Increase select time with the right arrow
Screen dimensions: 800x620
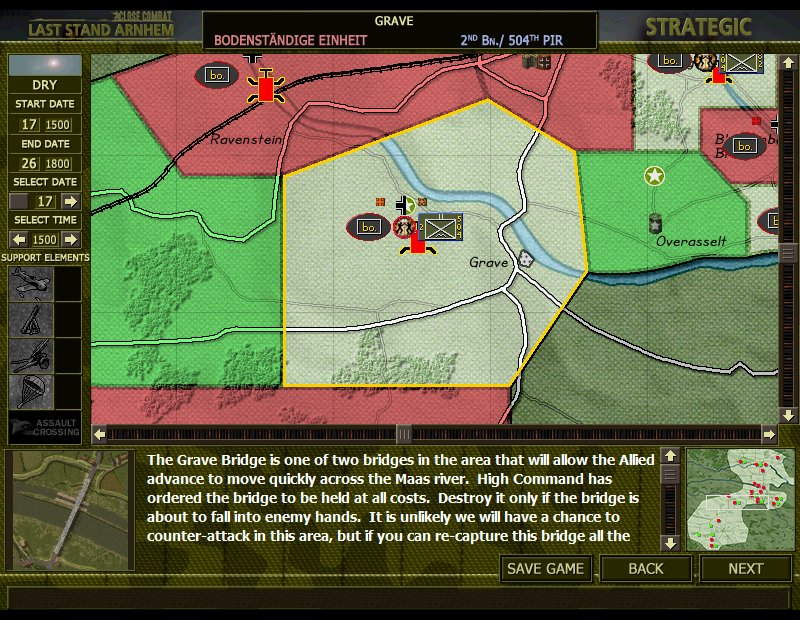click(71, 240)
